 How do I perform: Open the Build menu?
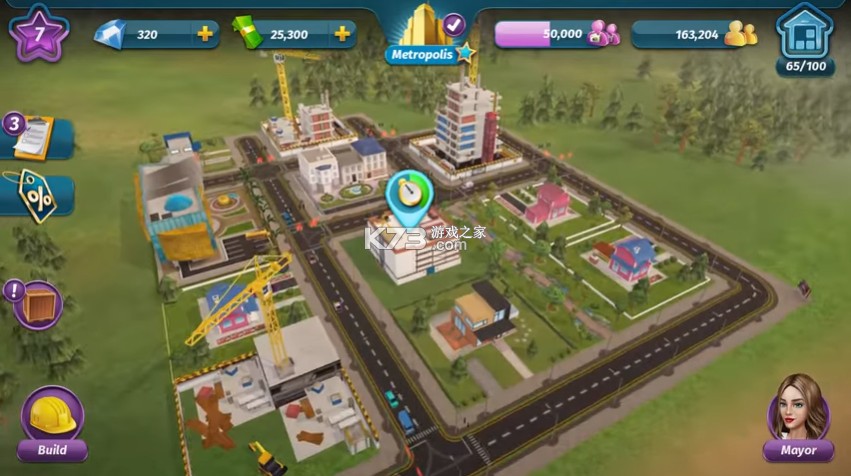(52, 421)
